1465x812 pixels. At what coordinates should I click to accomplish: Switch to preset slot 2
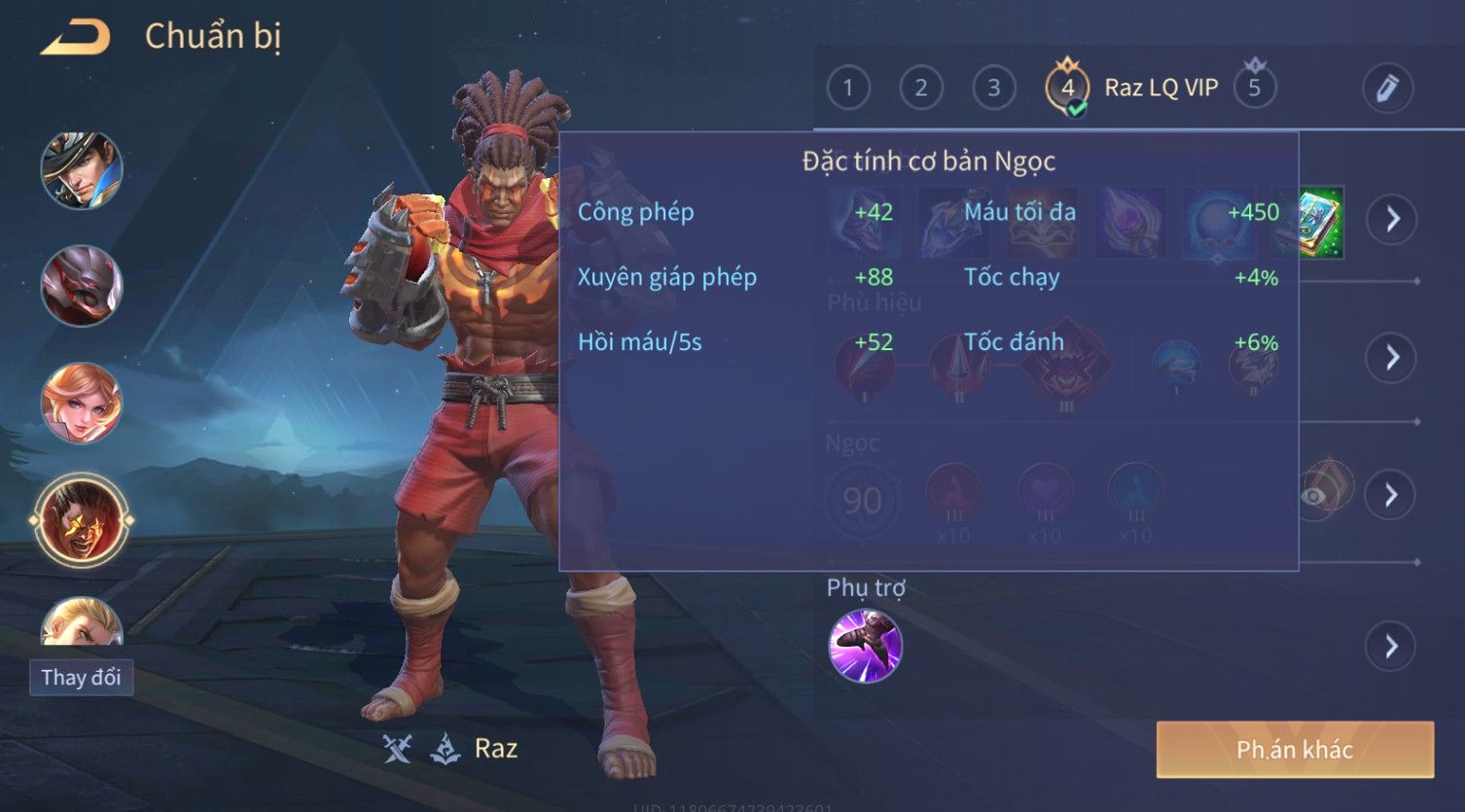(x=920, y=88)
